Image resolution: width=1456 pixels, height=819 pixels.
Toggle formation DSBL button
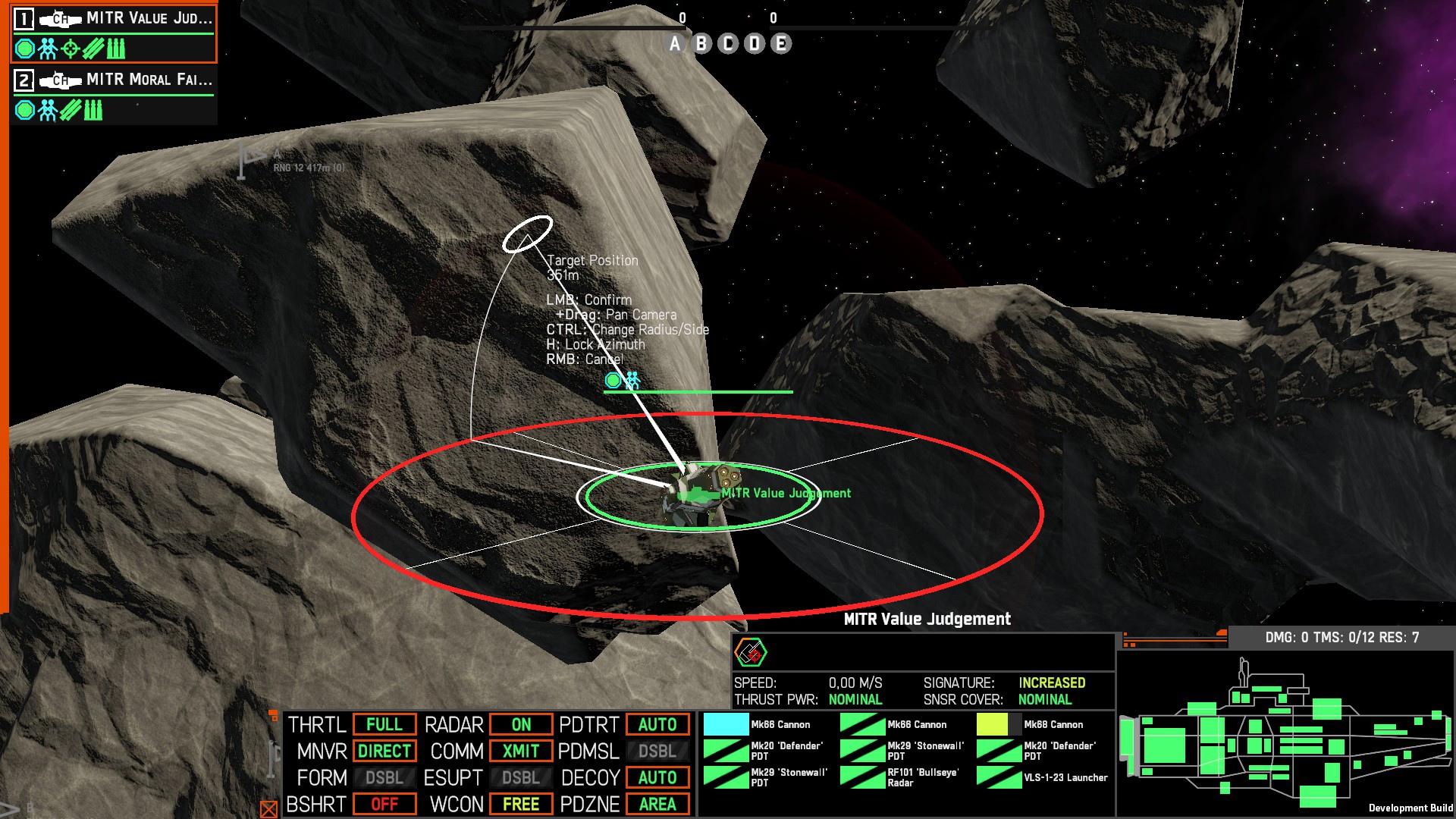tap(384, 778)
